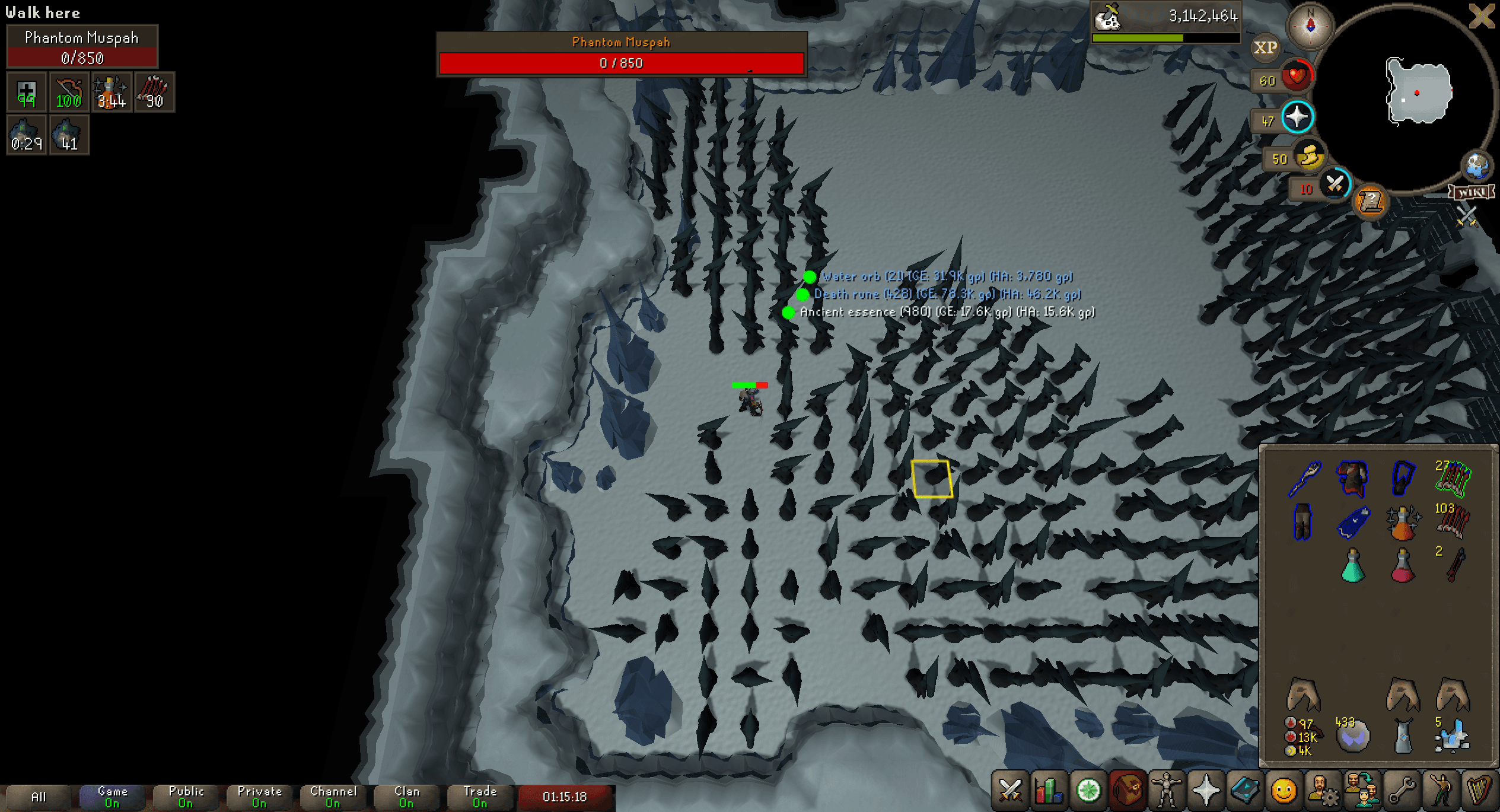Viewport: 1500px width, 812px height.
Task: Toggle quick prayers via the prayer orb
Action: [x=1297, y=117]
